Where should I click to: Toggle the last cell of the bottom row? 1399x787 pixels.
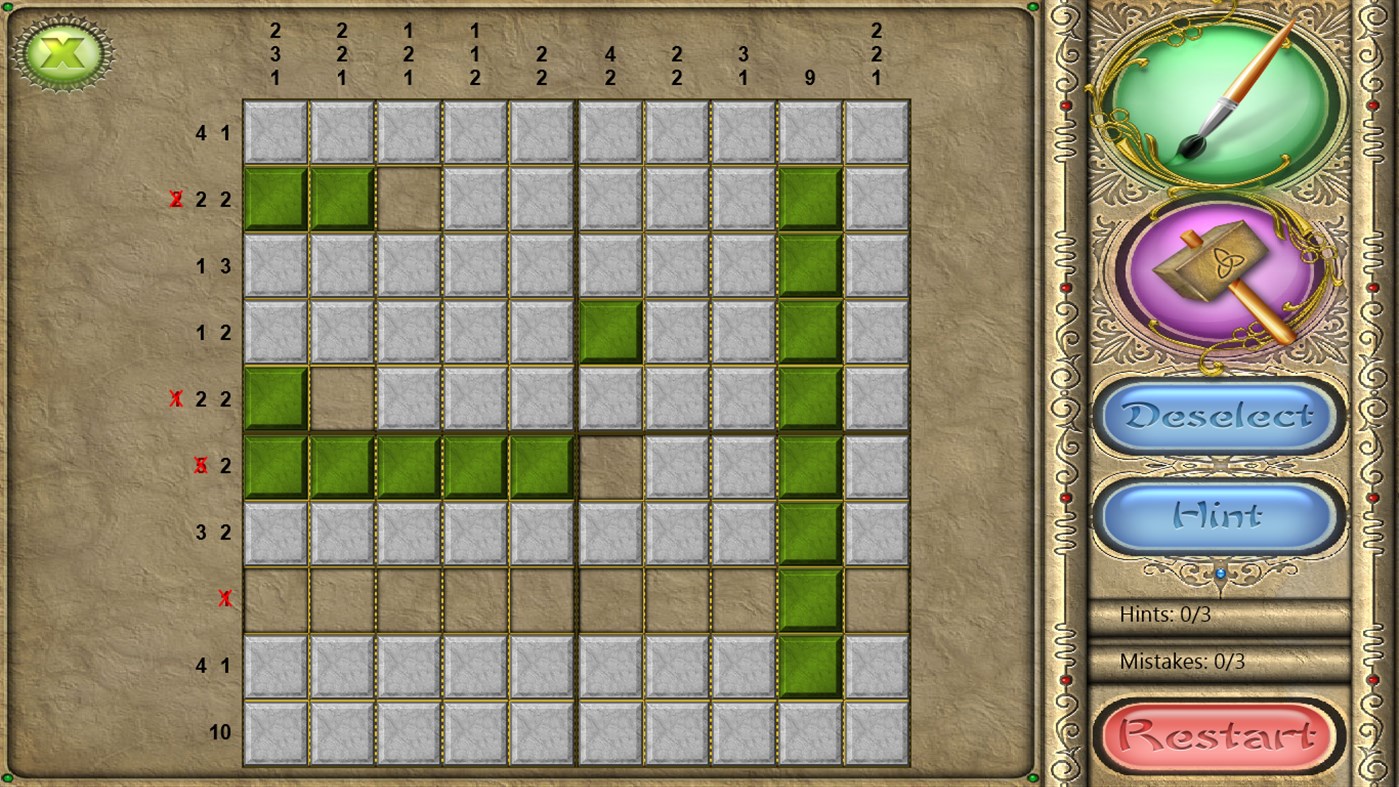point(876,731)
